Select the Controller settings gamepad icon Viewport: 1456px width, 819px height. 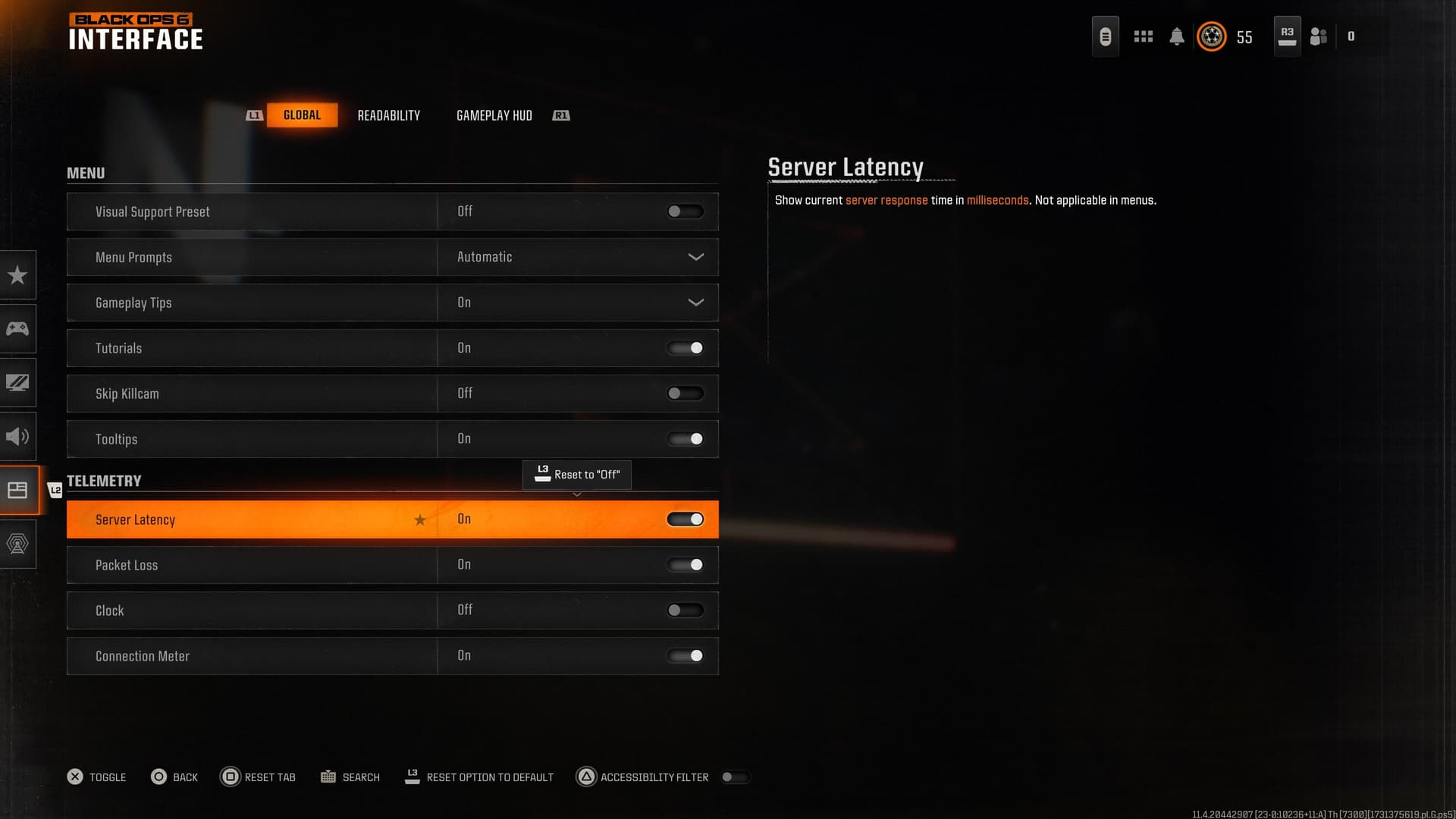click(18, 328)
